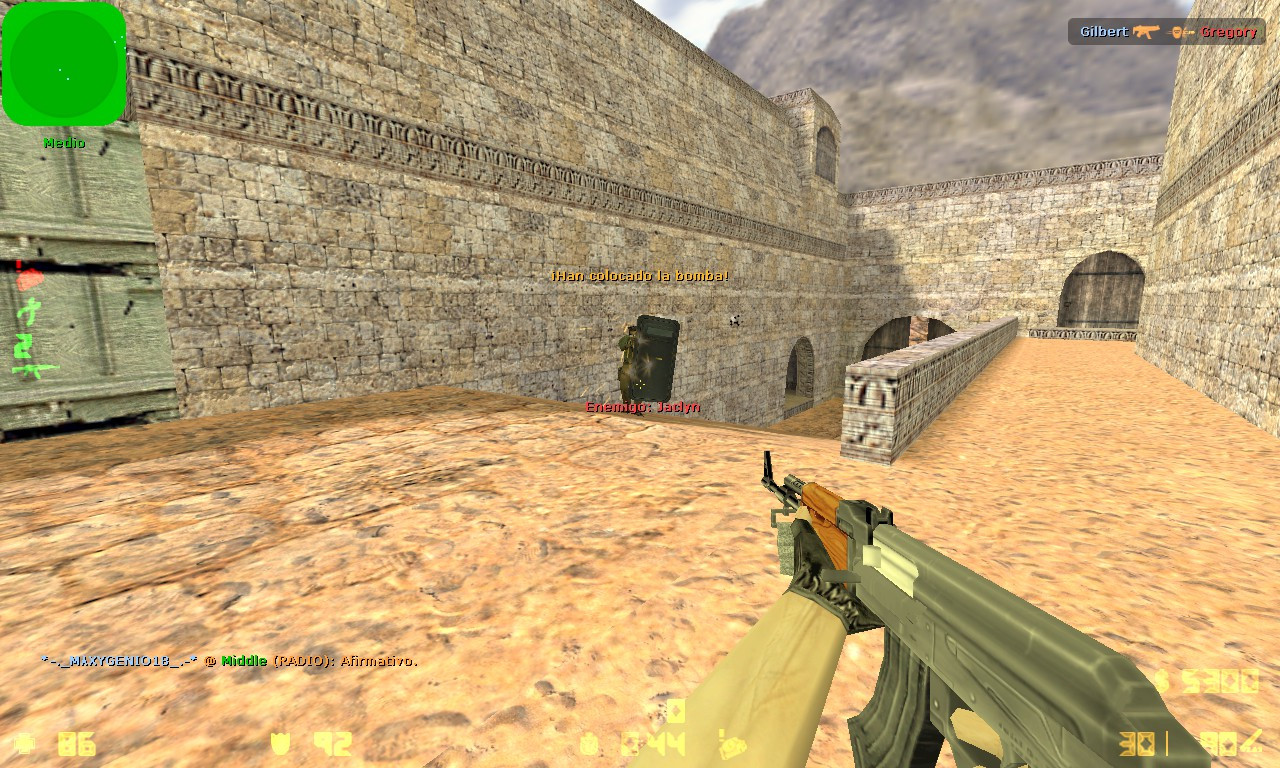Select the Gregory name in the kill feed

point(1228,31)
